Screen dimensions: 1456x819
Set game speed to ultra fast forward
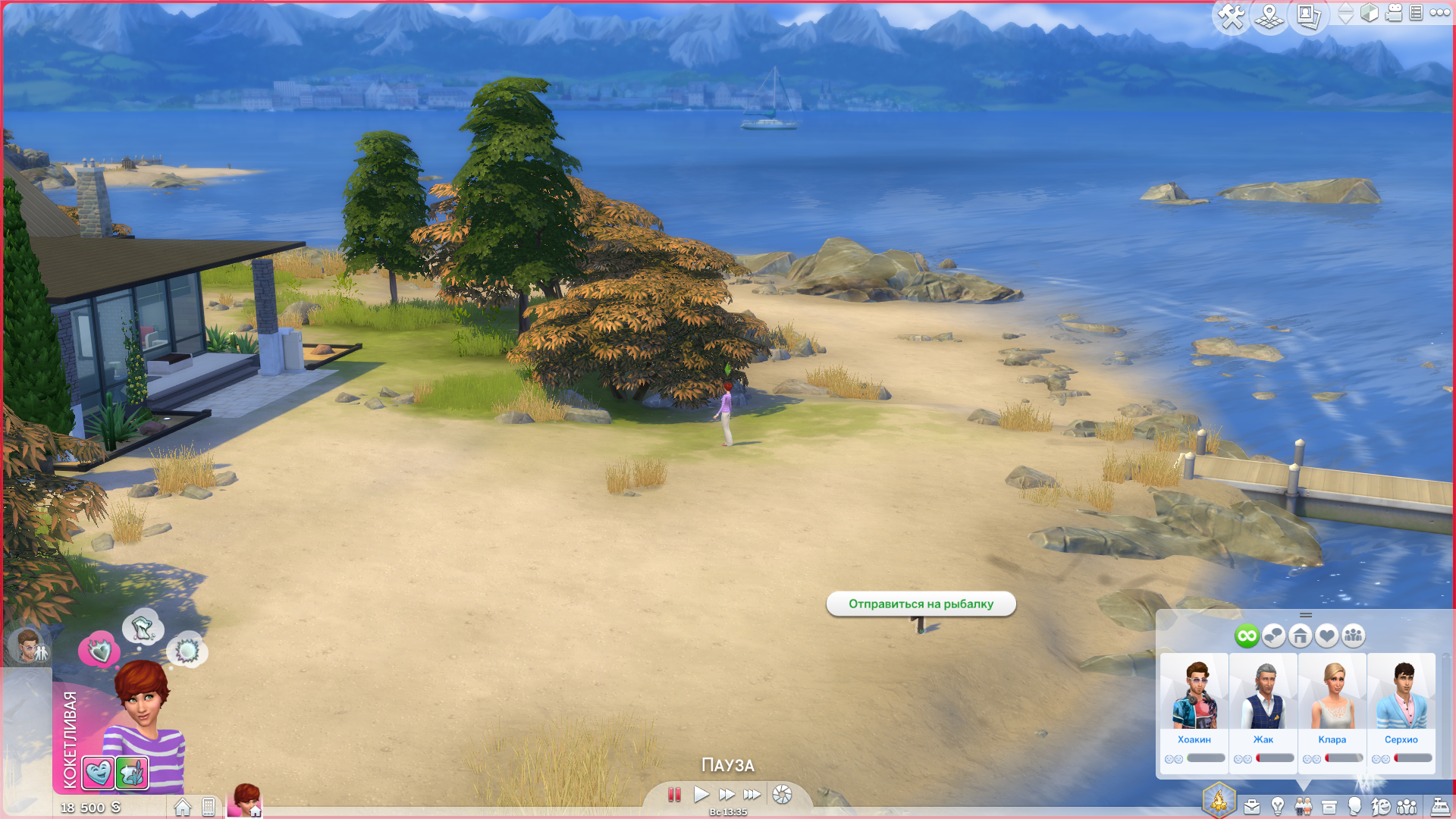[752, 795]
